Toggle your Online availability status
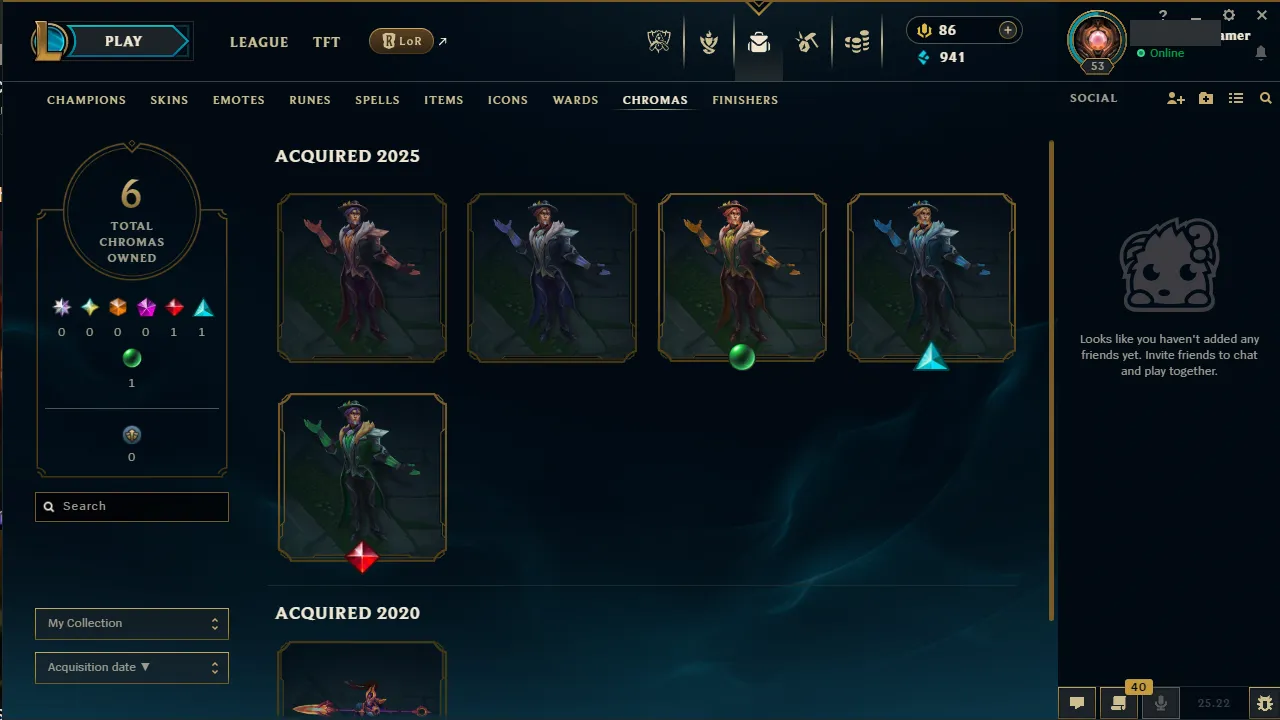1280x720 pixels. [x=1162, y=53]
